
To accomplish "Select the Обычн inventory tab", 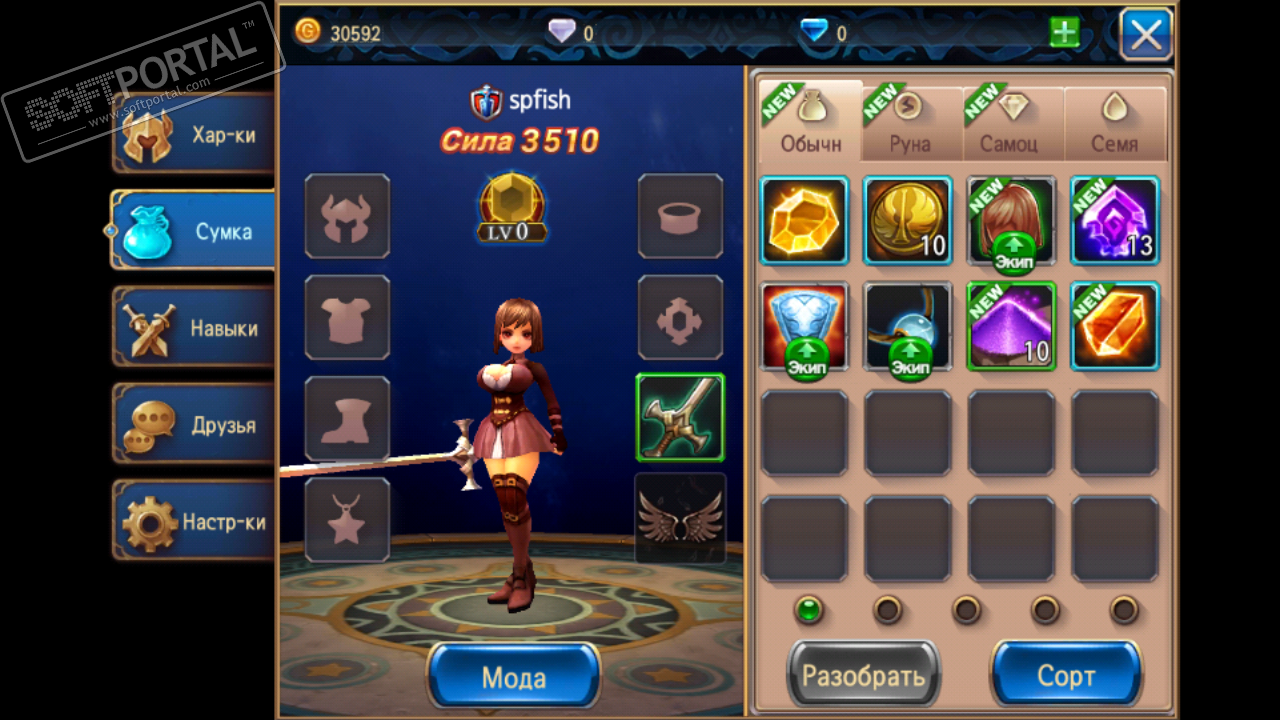I will point(810,122).
